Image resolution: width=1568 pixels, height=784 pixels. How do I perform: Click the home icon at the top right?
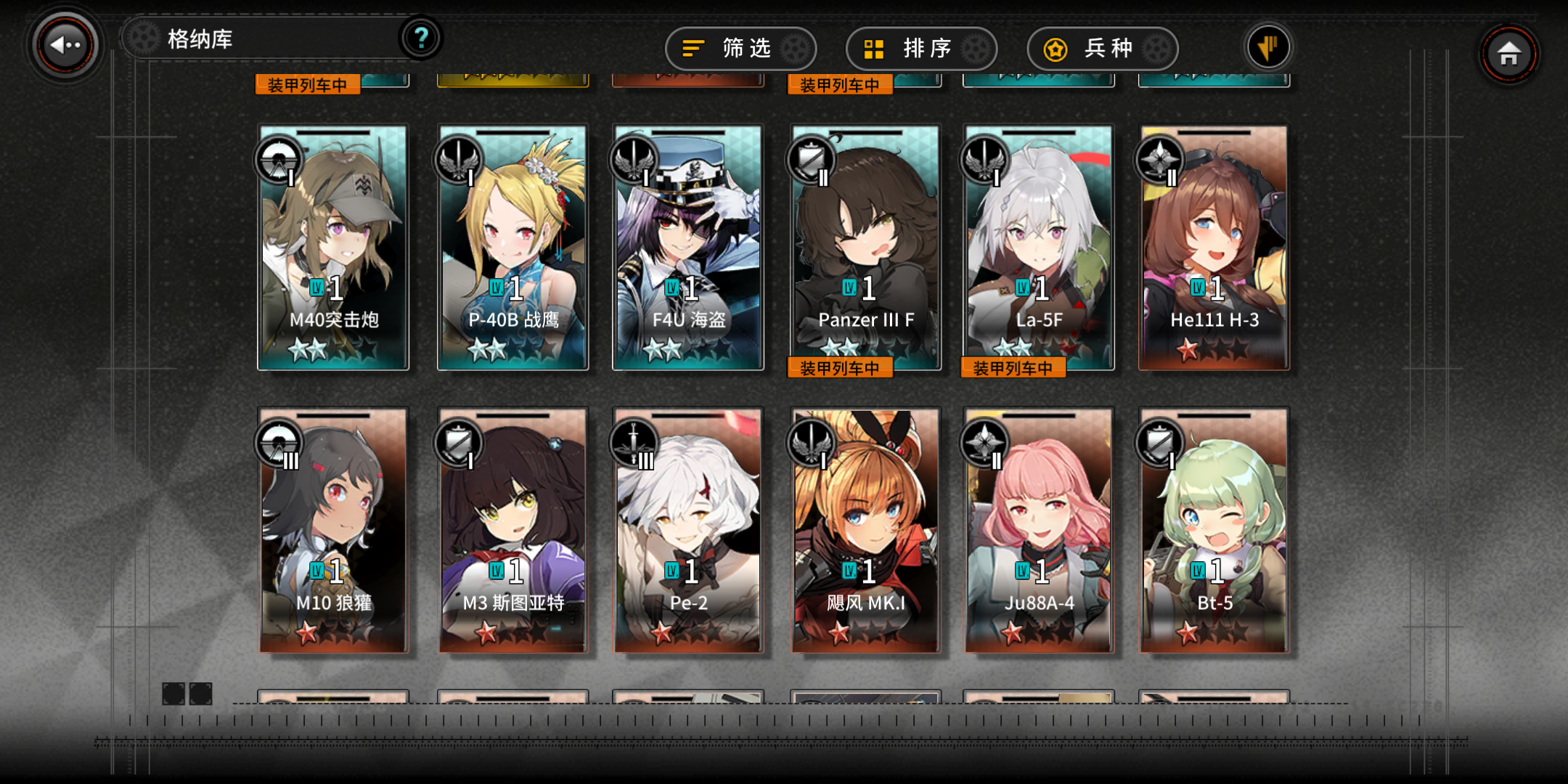pos(1510,52)
